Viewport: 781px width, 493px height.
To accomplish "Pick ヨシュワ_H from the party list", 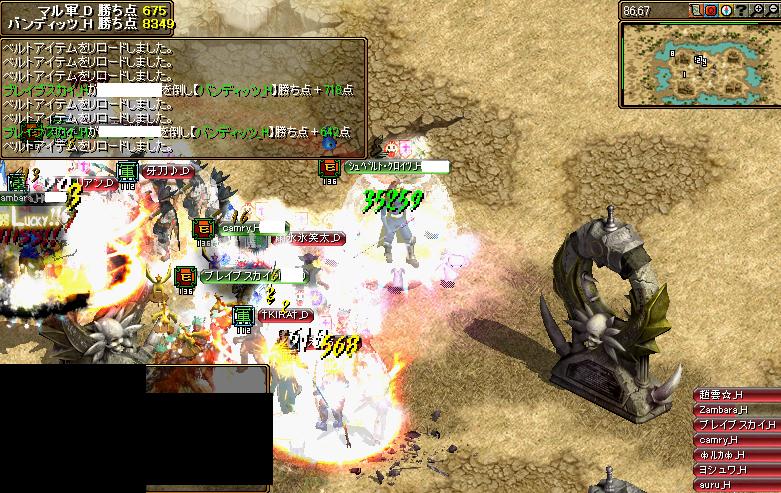I will [x=736, y=470].
